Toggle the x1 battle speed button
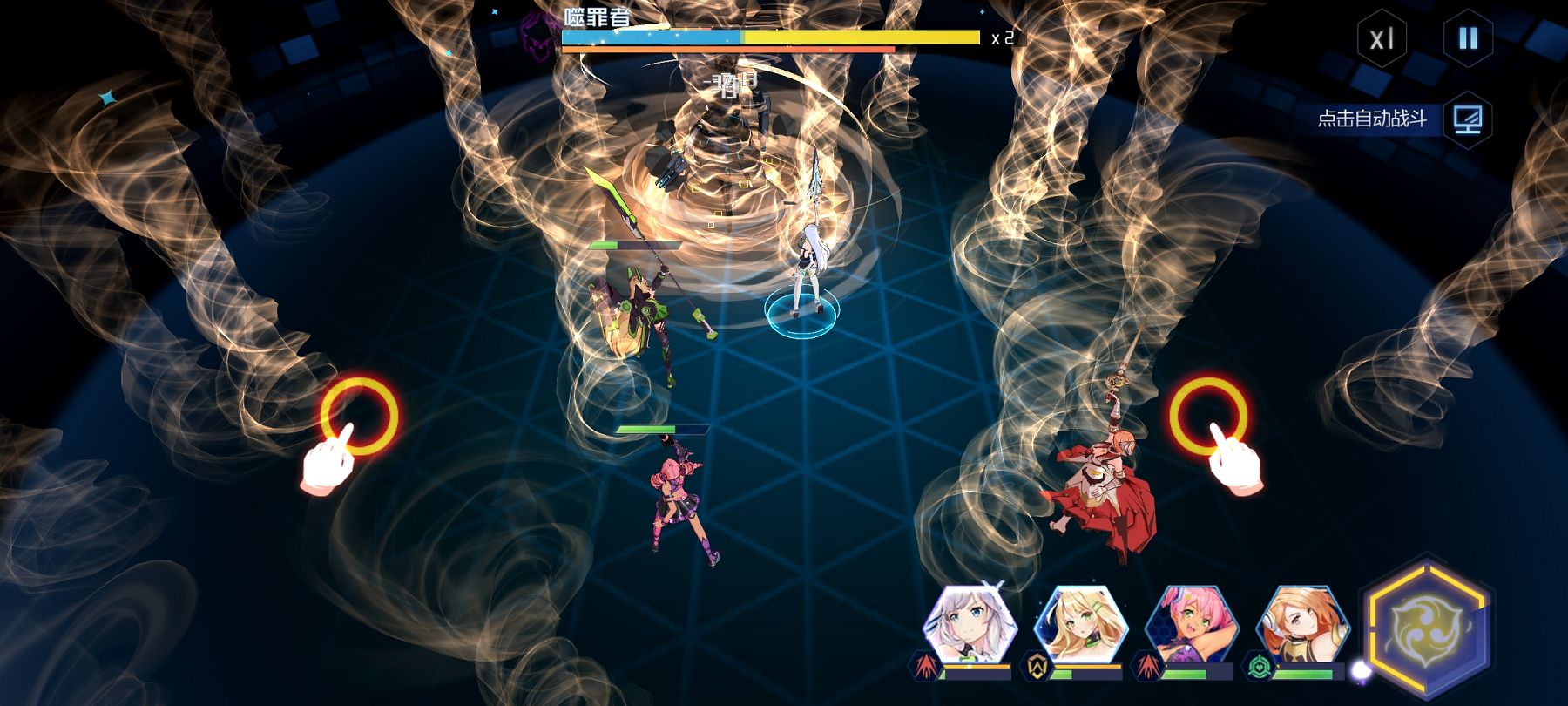The width and height of the screenshot is (1568, 706). (x=1382, y=39)
